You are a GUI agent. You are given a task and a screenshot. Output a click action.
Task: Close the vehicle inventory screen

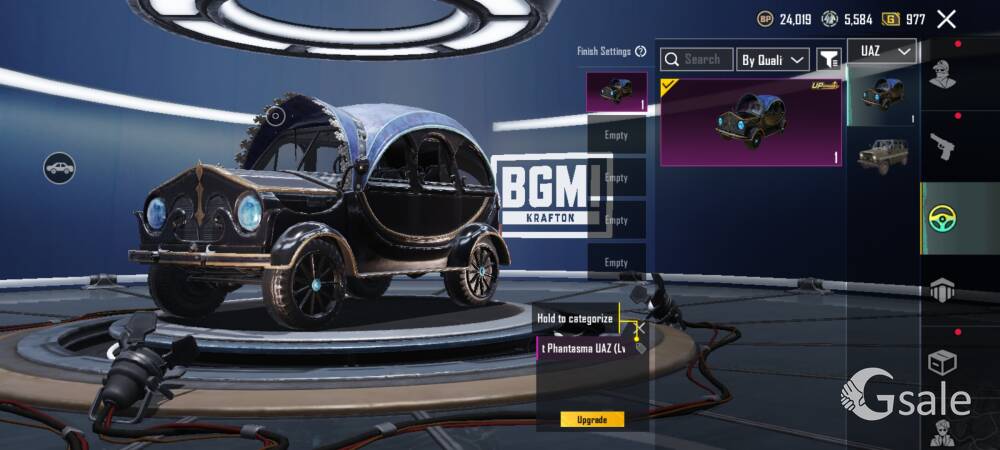coord(946,18)
